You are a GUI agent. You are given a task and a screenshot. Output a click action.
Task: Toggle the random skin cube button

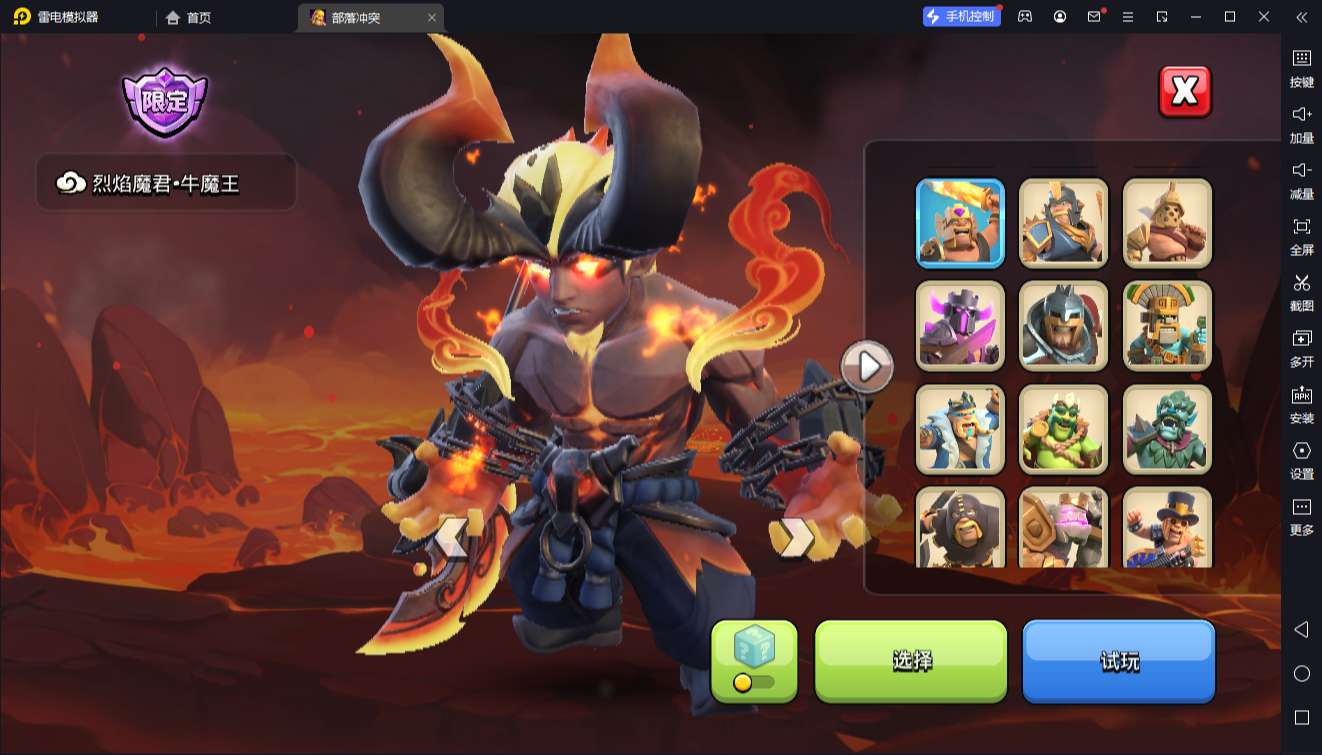(x=754, y=660)
